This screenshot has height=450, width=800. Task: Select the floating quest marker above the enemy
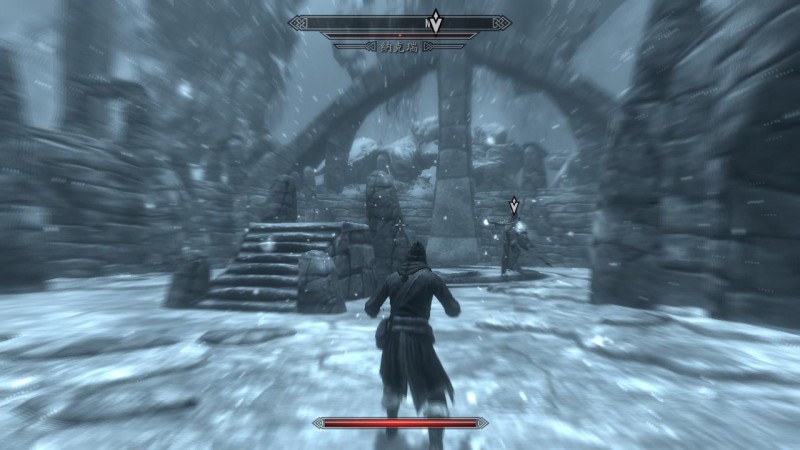(514, 205)
